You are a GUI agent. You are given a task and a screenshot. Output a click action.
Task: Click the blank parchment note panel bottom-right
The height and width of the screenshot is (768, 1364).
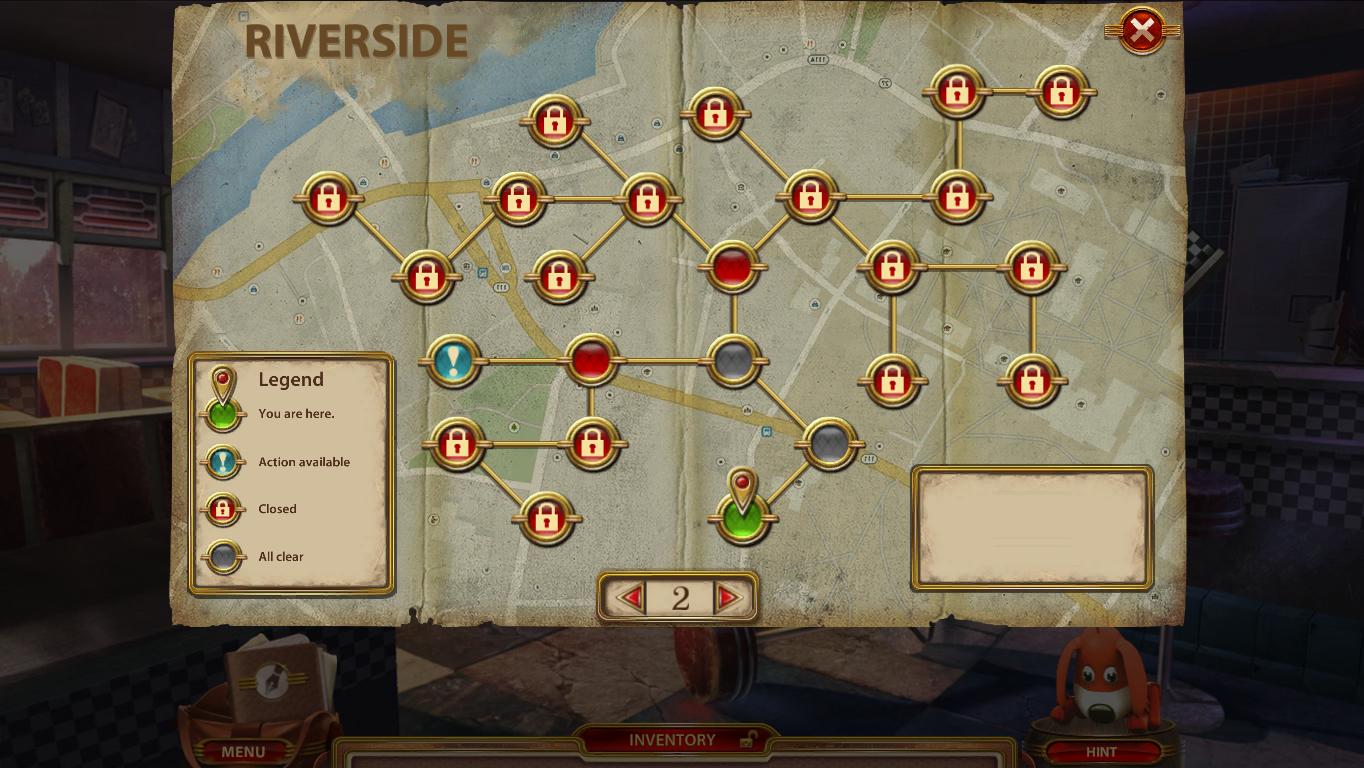(1031, 529)
